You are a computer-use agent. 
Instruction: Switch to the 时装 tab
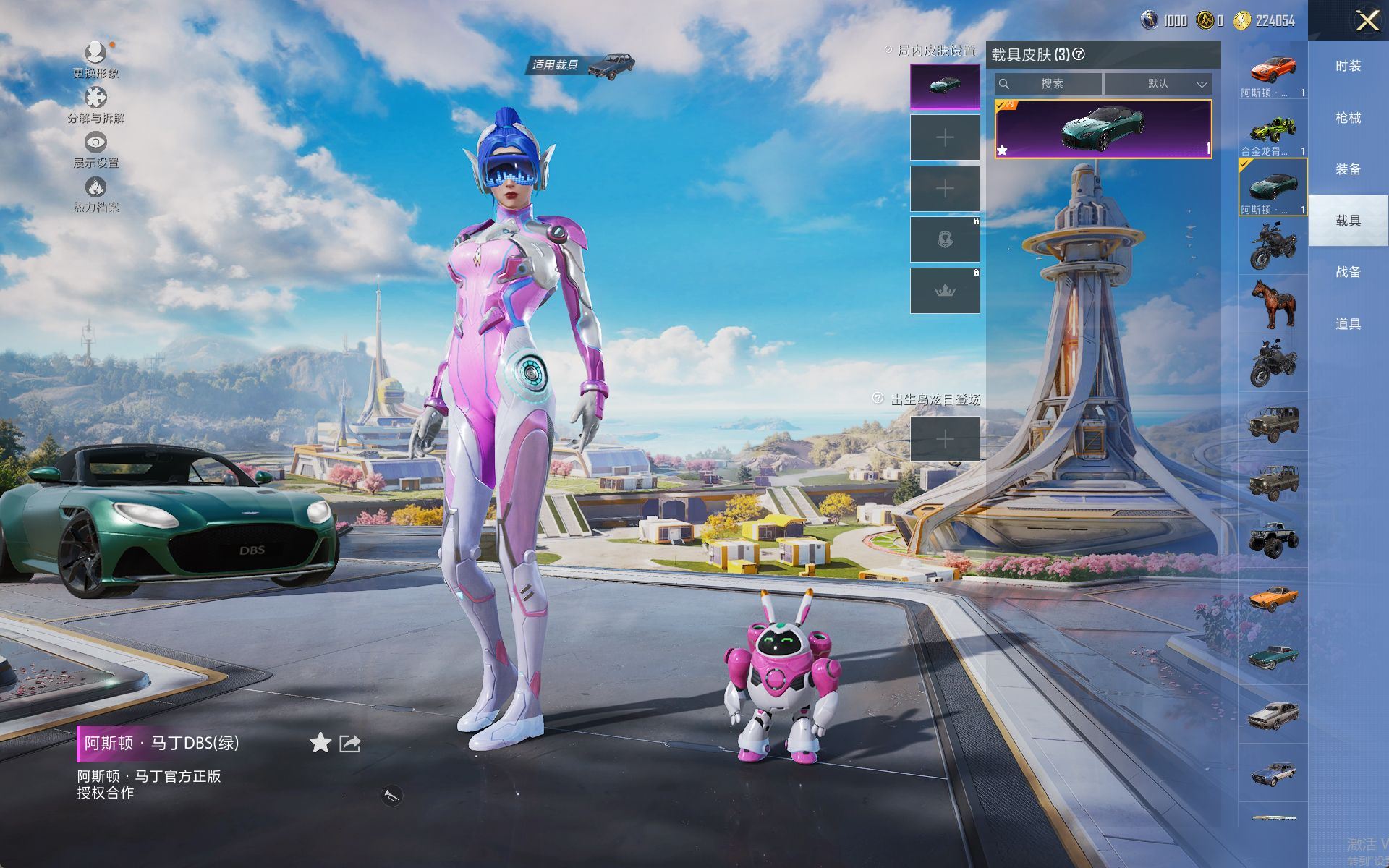point(1348,66)
